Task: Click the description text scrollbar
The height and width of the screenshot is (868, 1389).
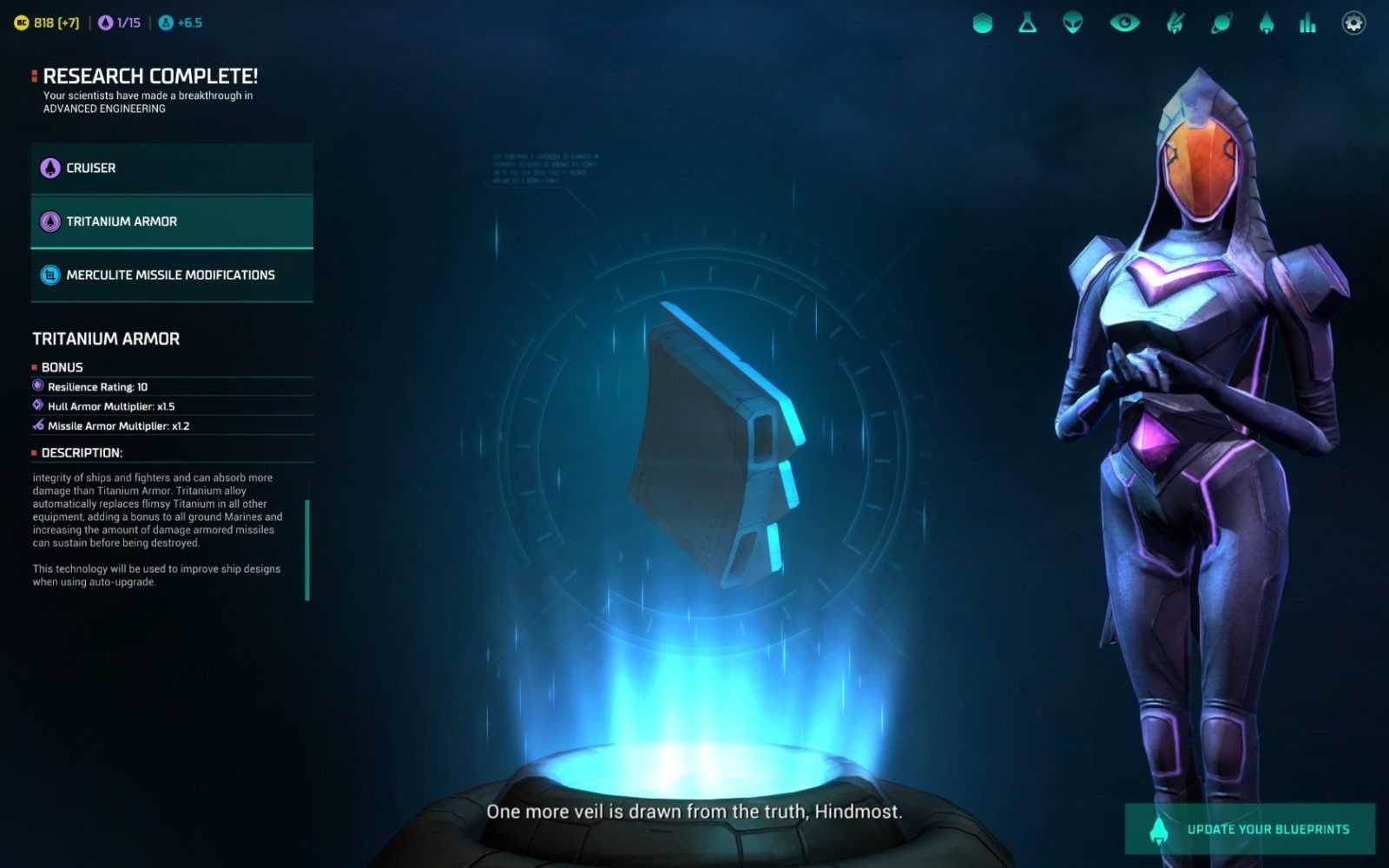Action: click(307, 549)
